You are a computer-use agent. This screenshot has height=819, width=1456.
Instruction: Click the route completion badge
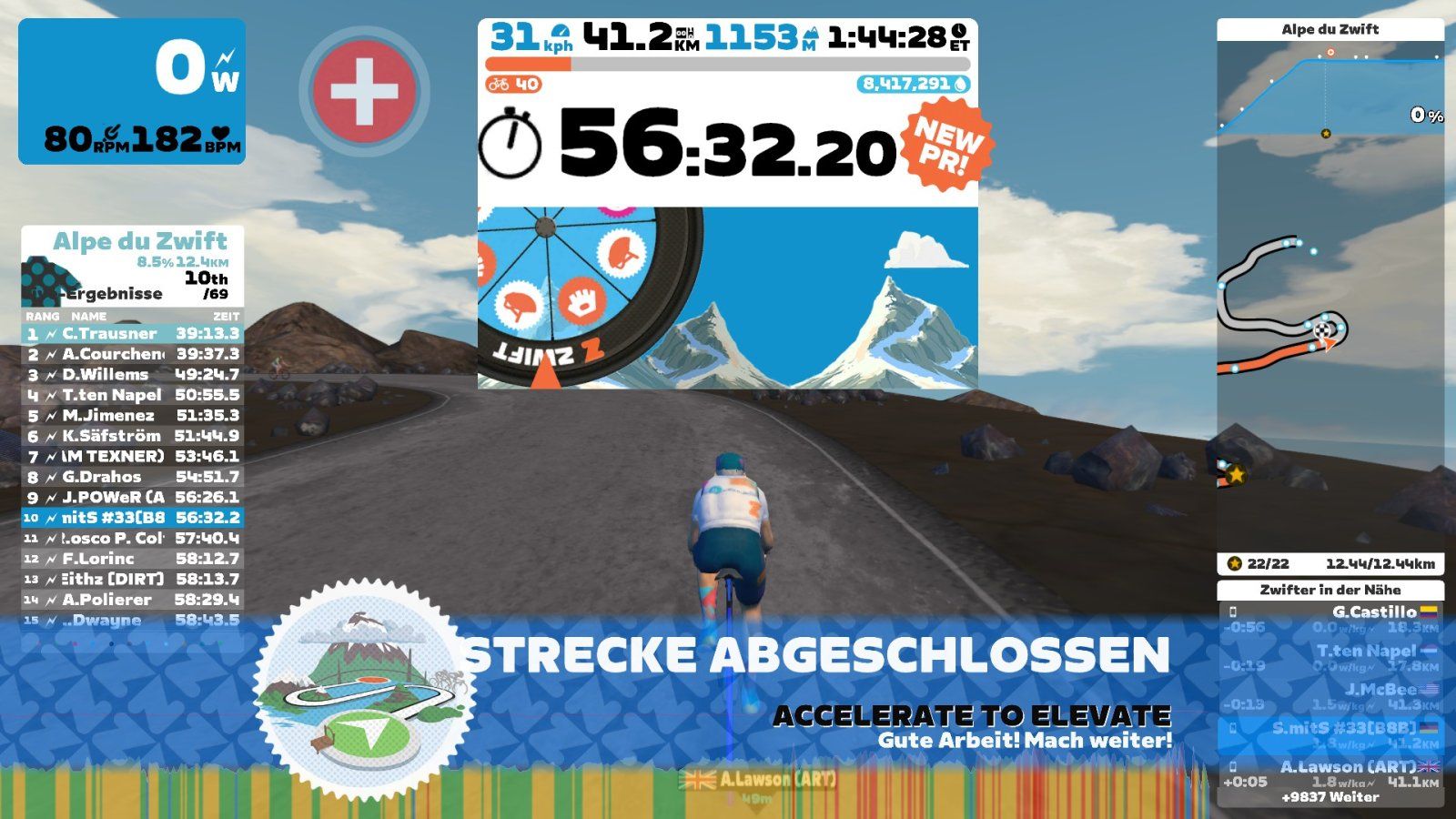[364, 690]
